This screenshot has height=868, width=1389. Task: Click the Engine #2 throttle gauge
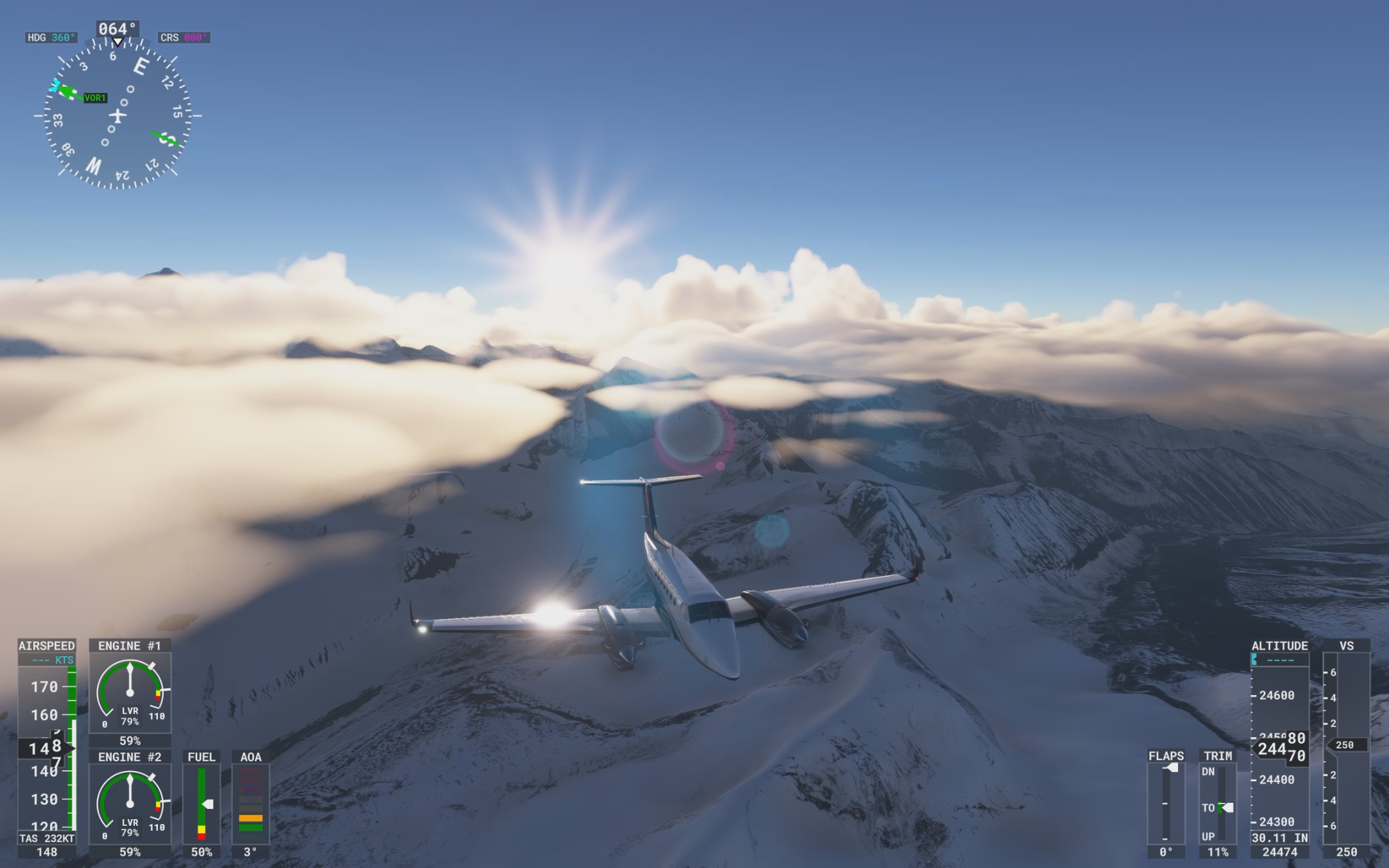point(130,804)
